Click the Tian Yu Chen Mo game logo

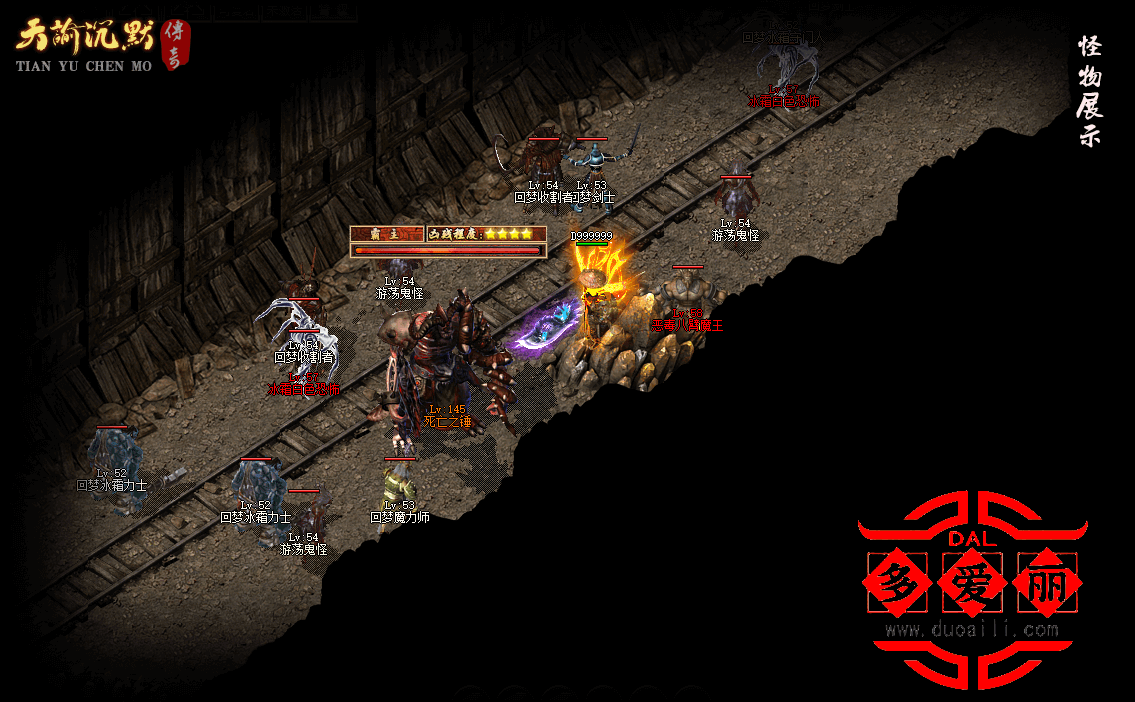tap(102, 45)
